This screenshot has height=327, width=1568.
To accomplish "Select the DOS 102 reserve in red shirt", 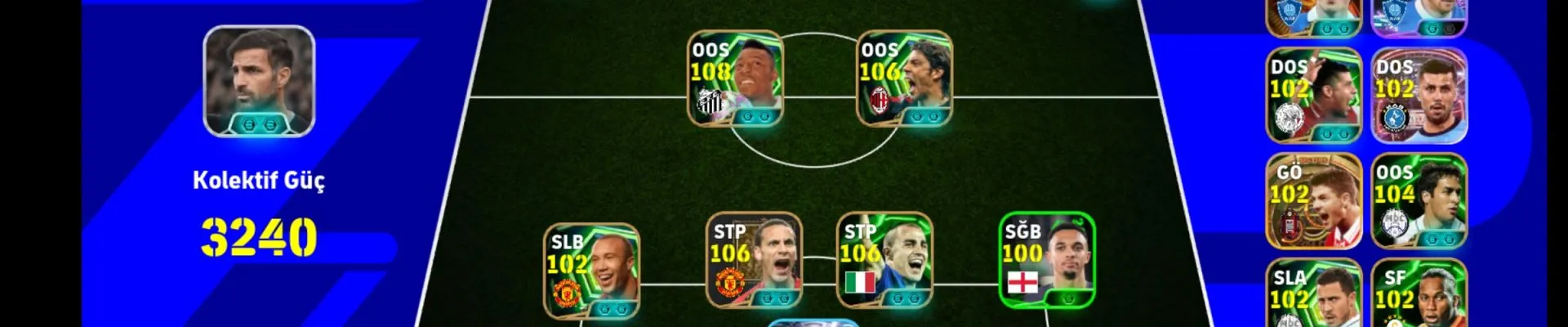I will tap(1313, 96).
